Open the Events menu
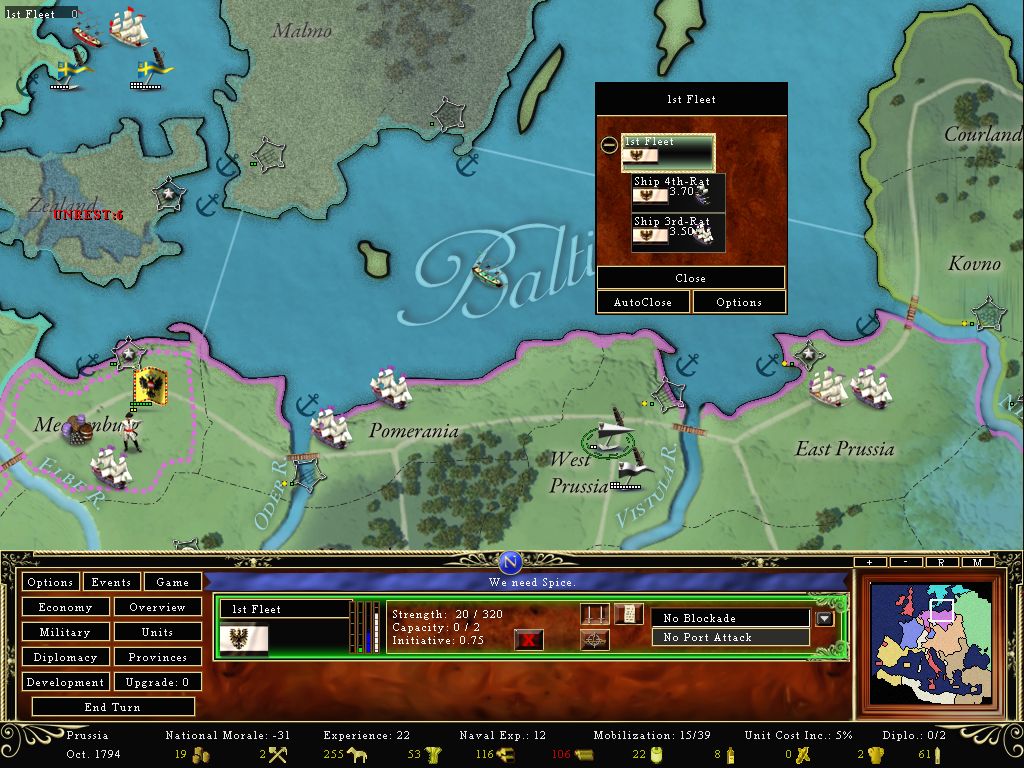Image resolution: width=1024 pixels, height=768 pixels. (x=111, y=582)
